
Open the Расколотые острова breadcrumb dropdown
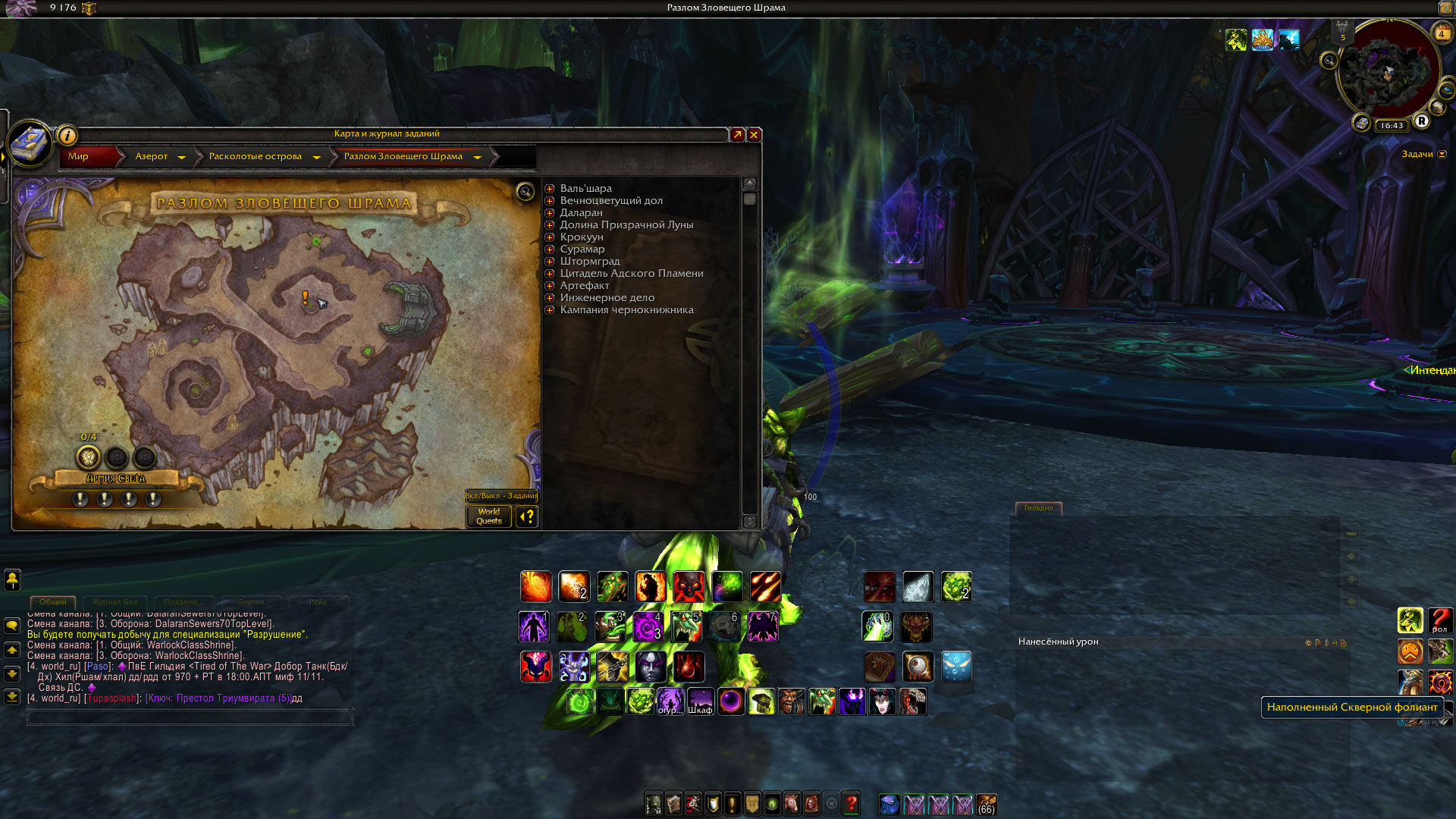coord(316,157)
